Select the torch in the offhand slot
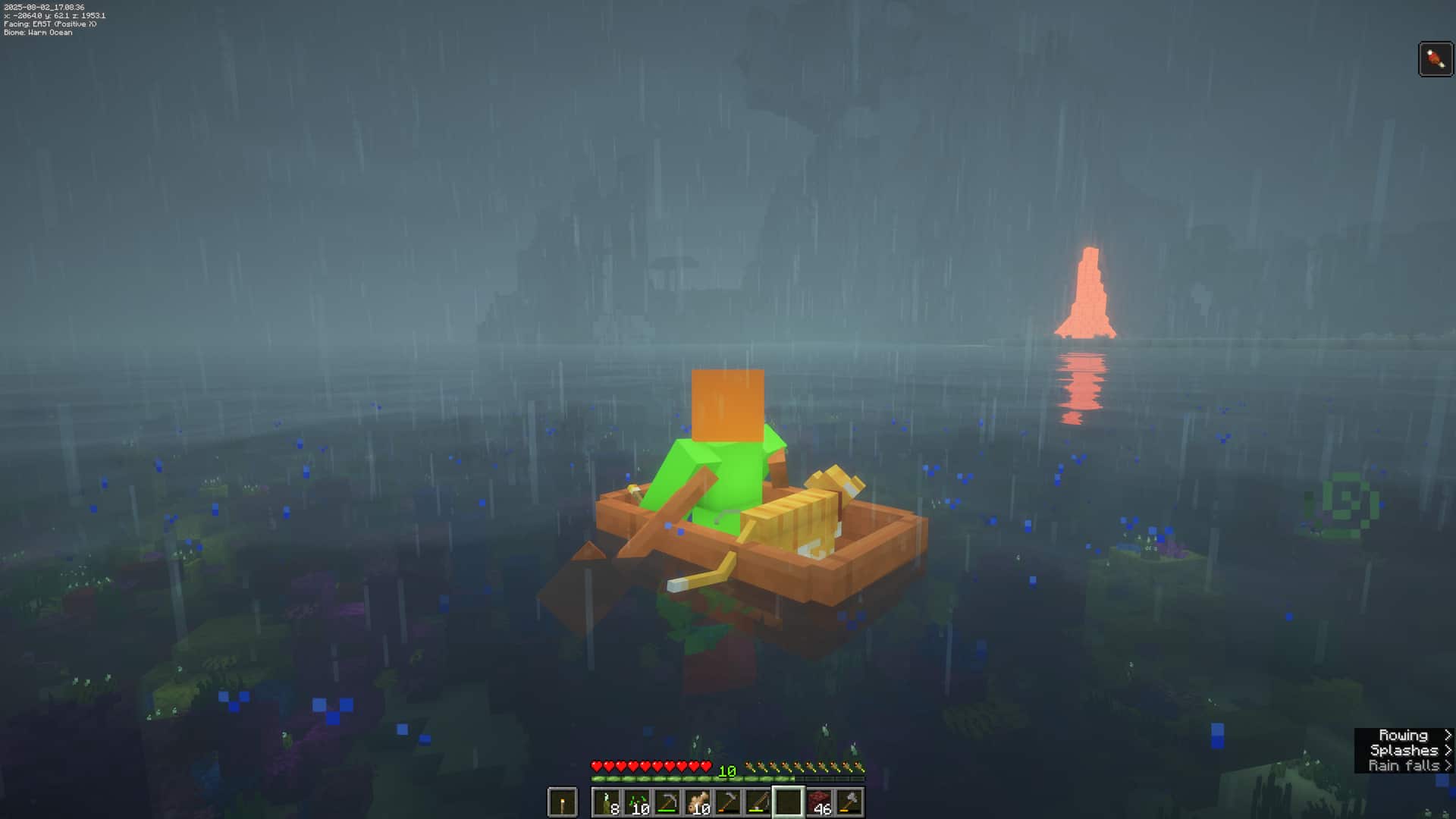 pos(562,802)
